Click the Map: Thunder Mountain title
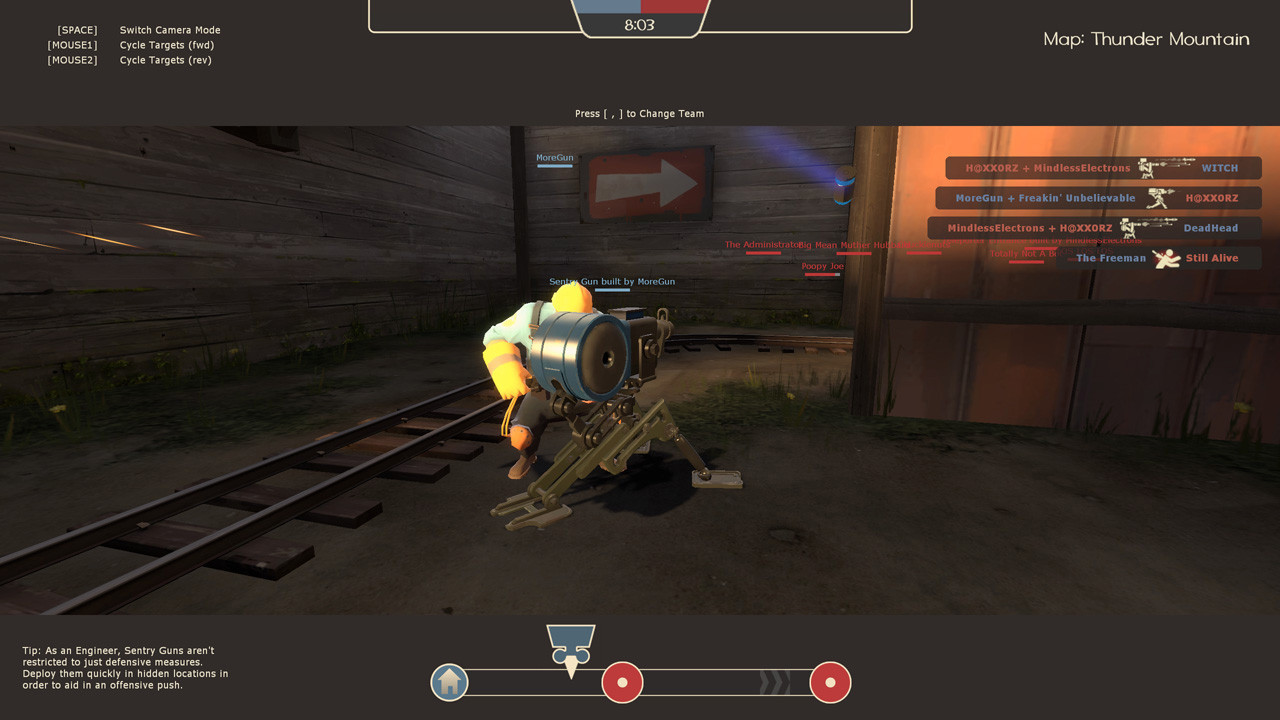Viewport: 1280px width, 720px height. pos(1146,39)
